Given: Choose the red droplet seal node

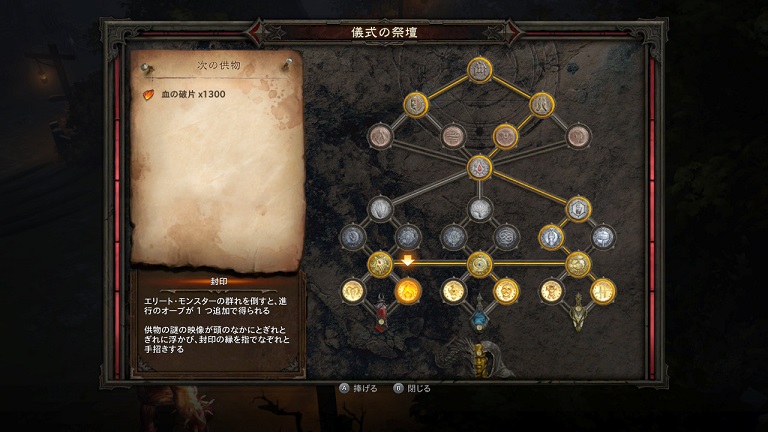Looking at the screenshot, I should tap(478, 167).
